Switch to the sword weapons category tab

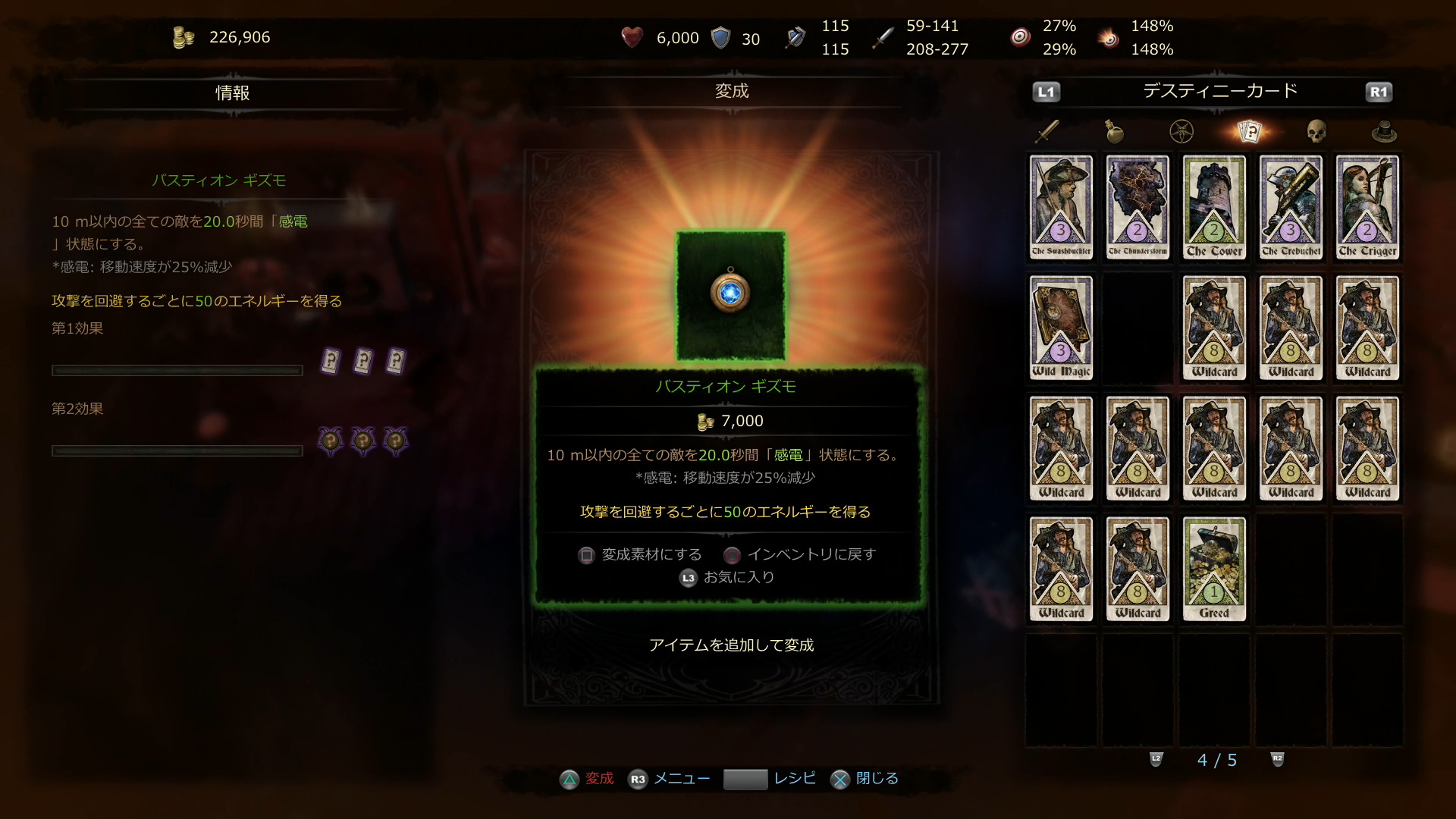click(1047, 131)
